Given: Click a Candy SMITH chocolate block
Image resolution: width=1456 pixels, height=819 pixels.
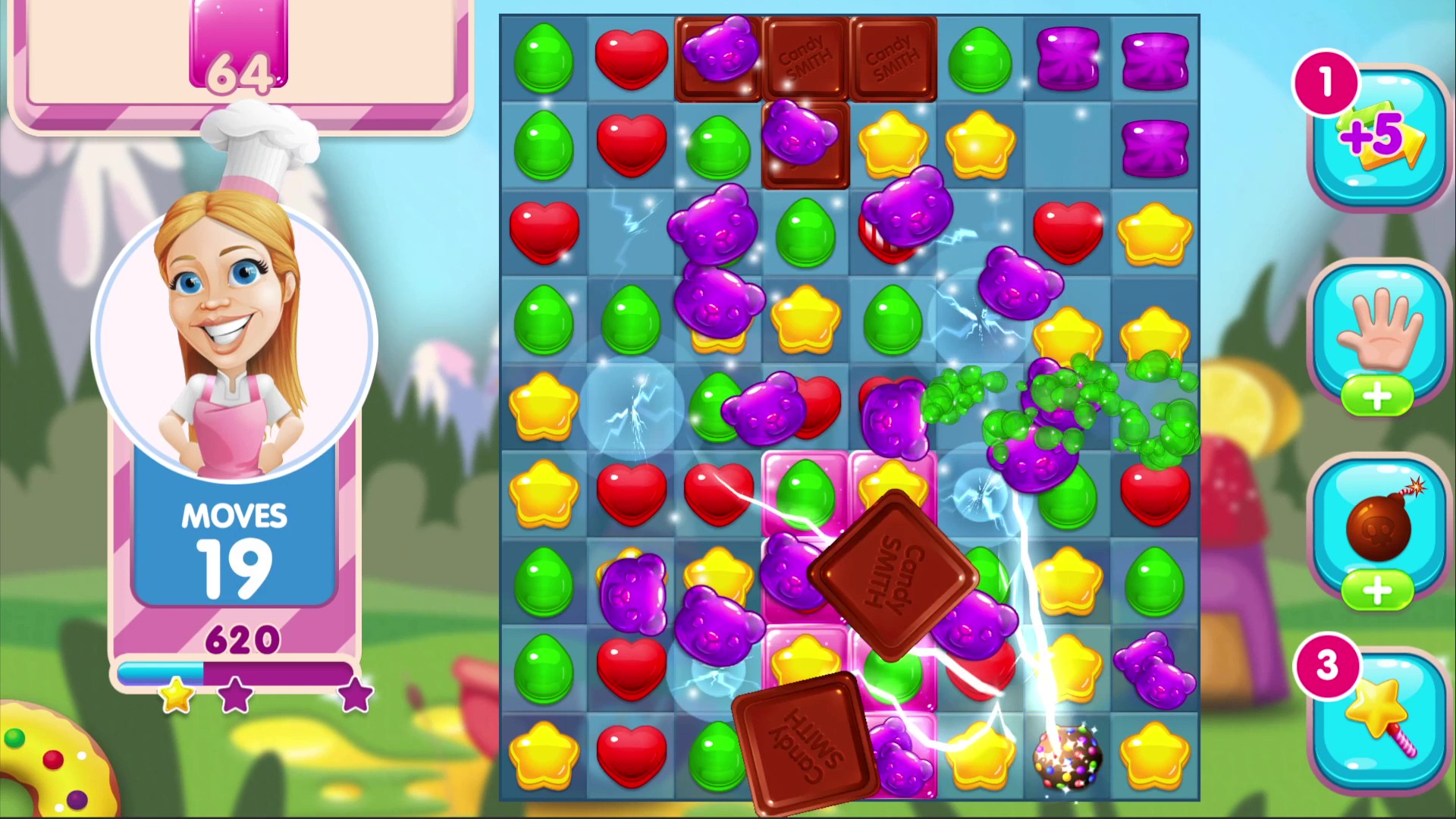Looking at the screenshot, I should (805, 57).
